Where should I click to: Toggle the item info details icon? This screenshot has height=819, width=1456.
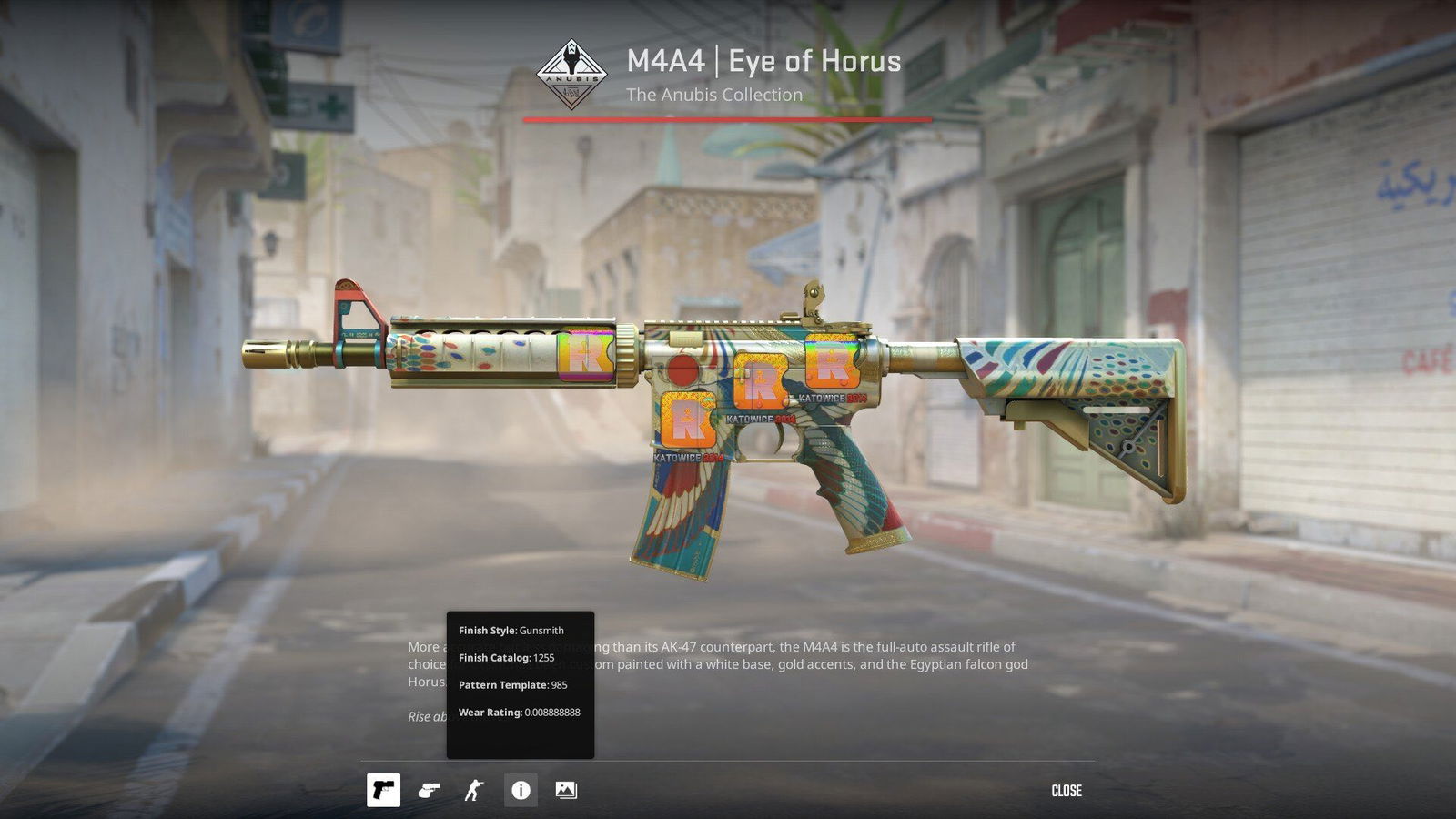[521, 791]
